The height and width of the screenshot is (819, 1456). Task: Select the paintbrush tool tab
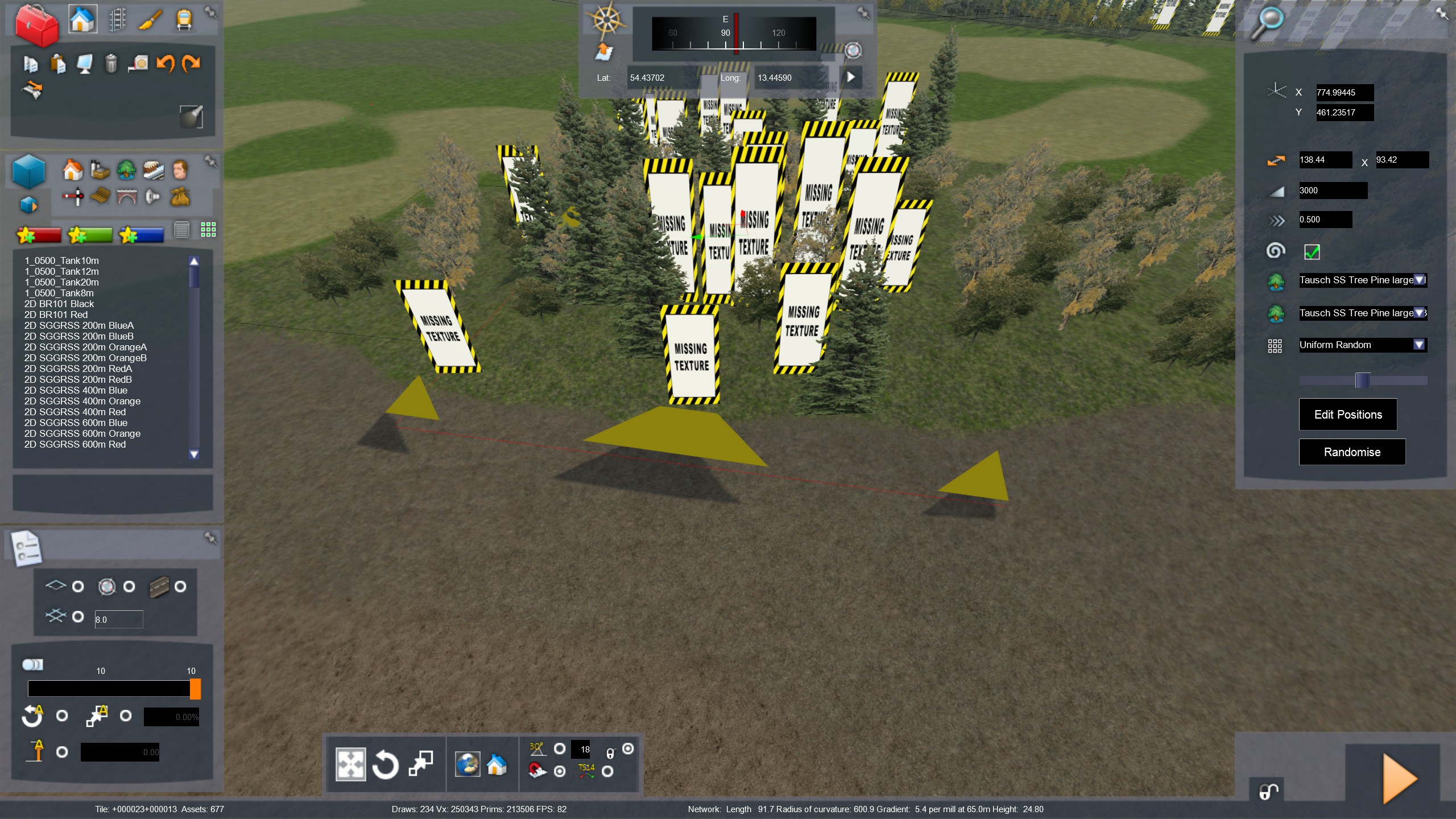click(151, 21)
